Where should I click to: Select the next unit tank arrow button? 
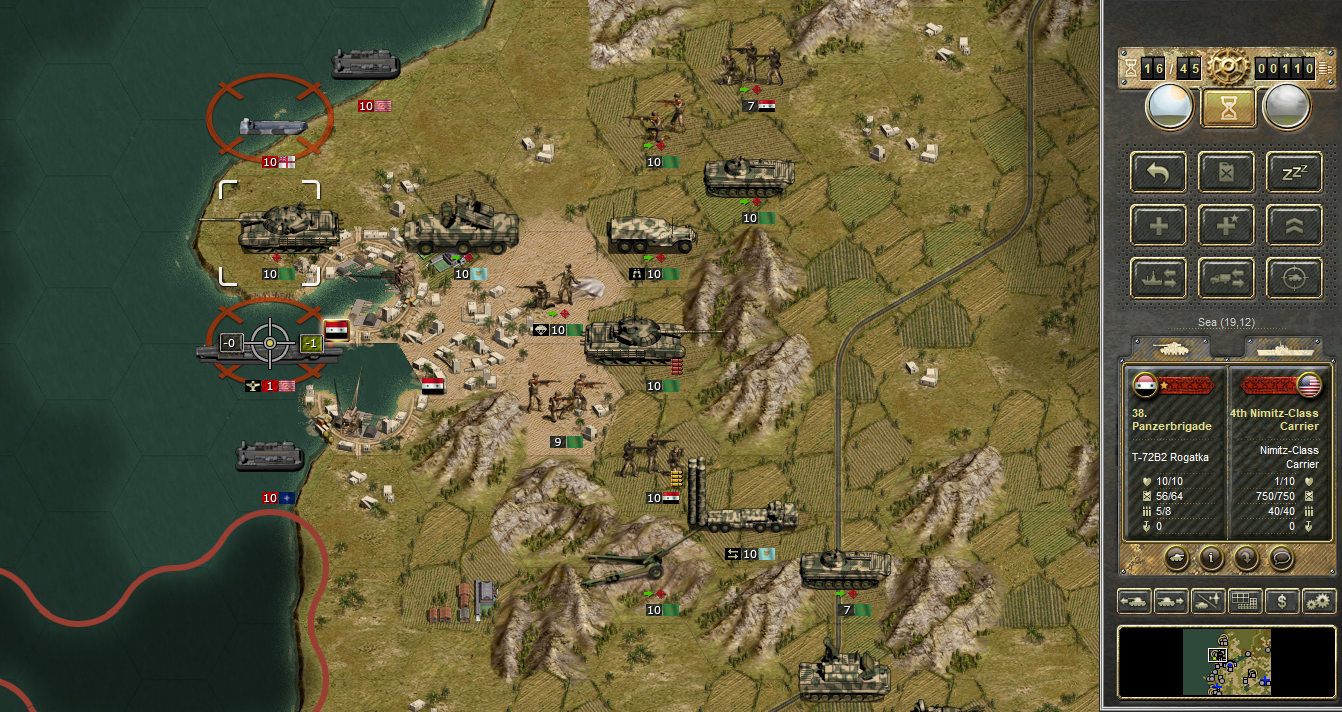tap(1170, 601)
